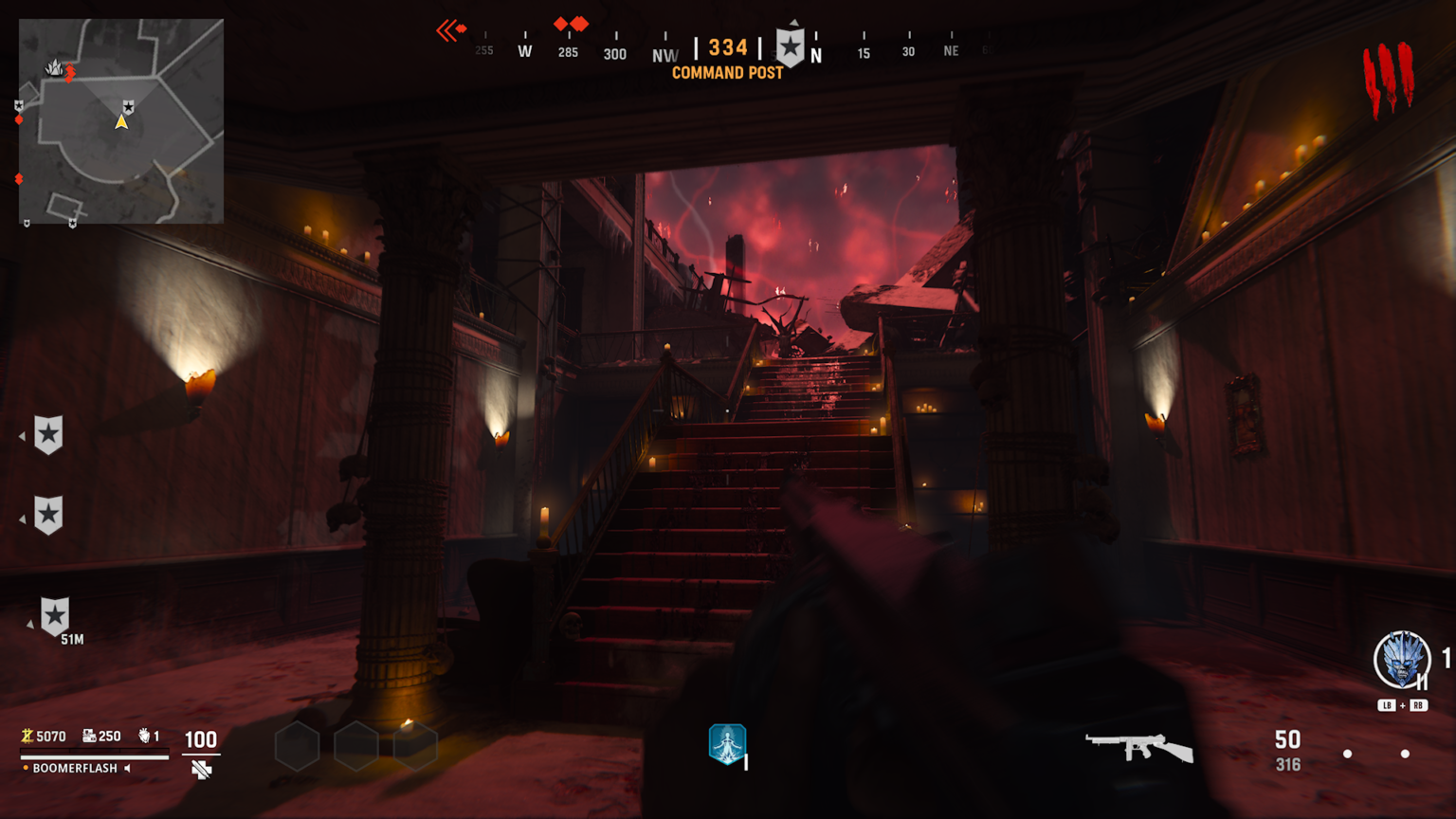Click the broken armor plate icon below 100
The image size is (1456, 819).
[x=202, y=770]
